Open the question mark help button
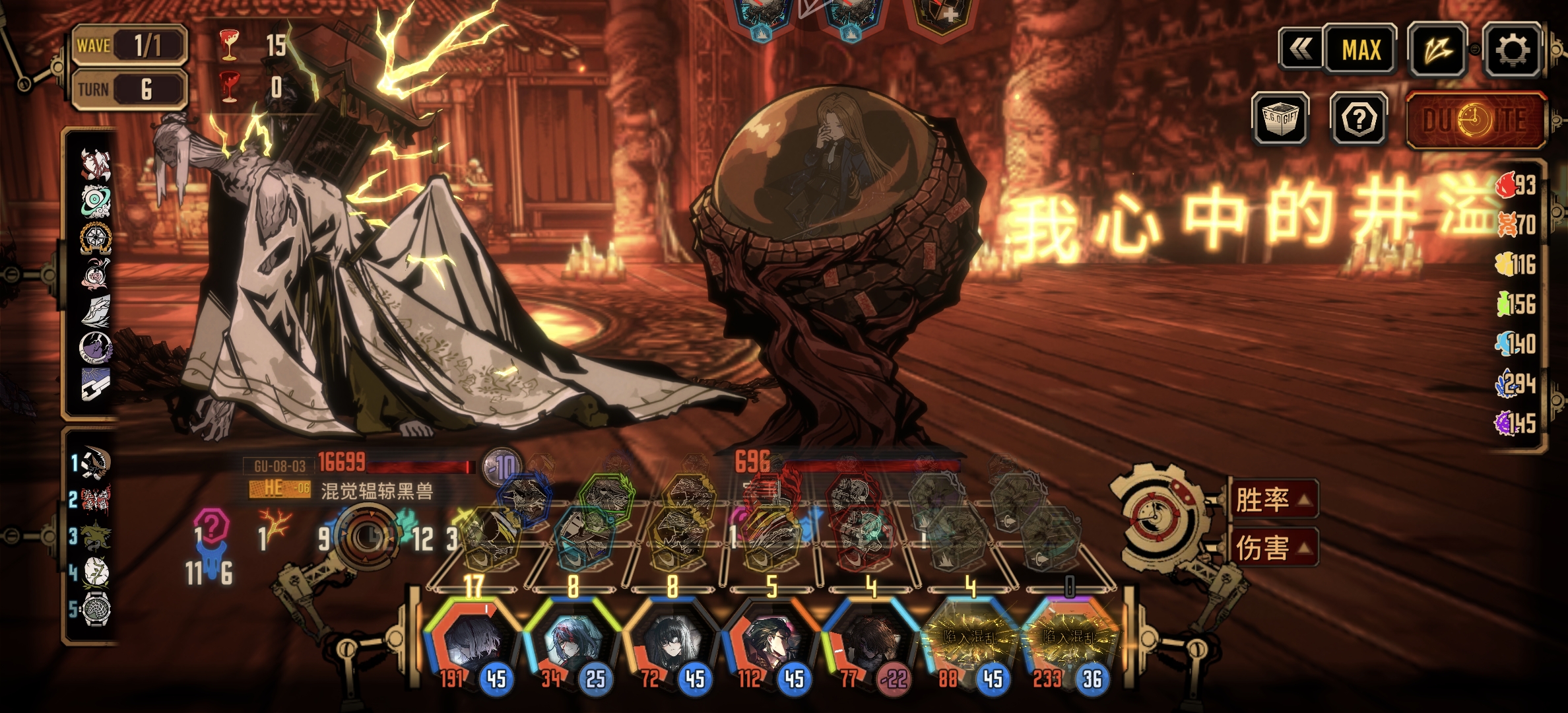 coord(1359,119)
